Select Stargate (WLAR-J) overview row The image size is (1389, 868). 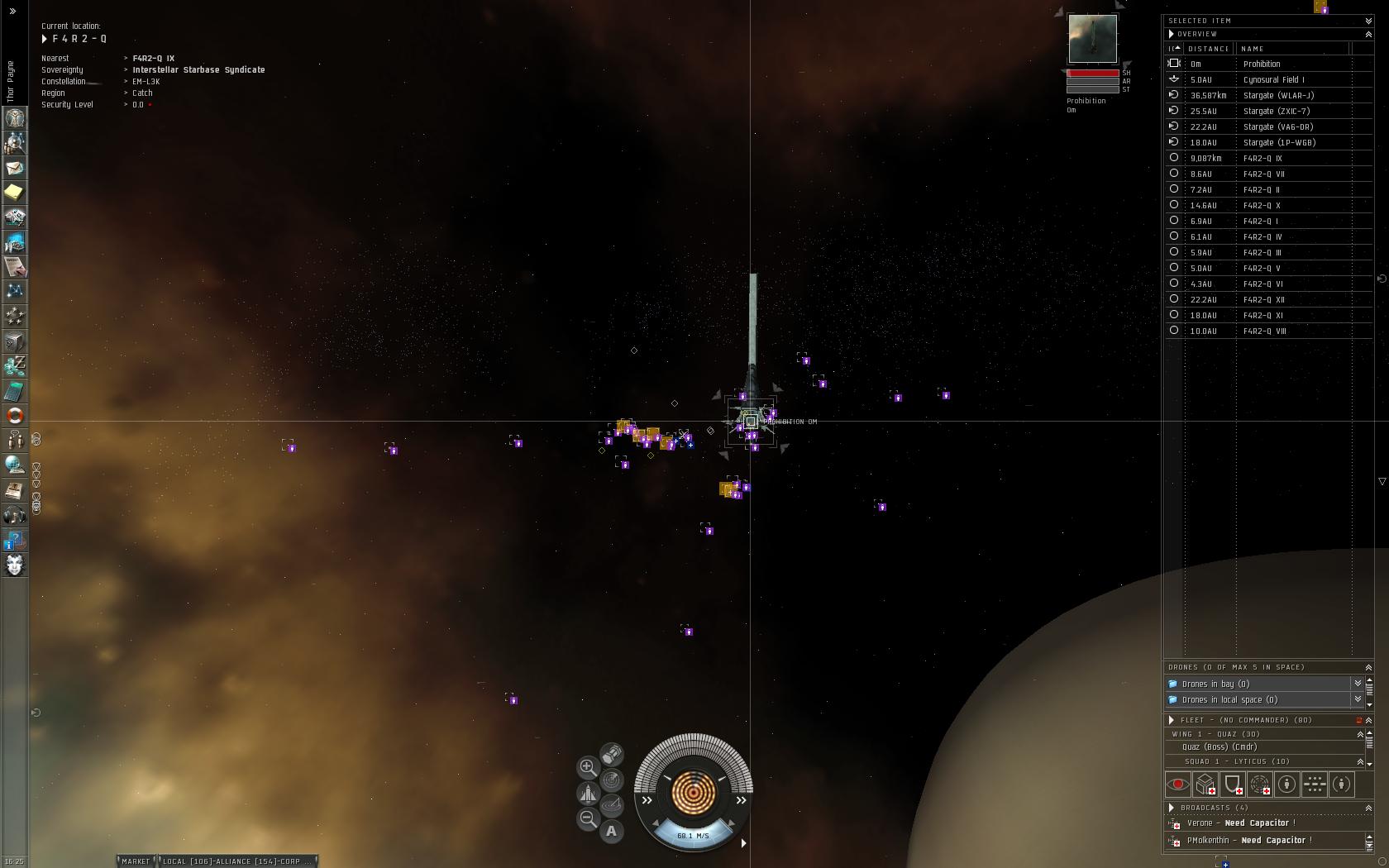point(1278,95)
